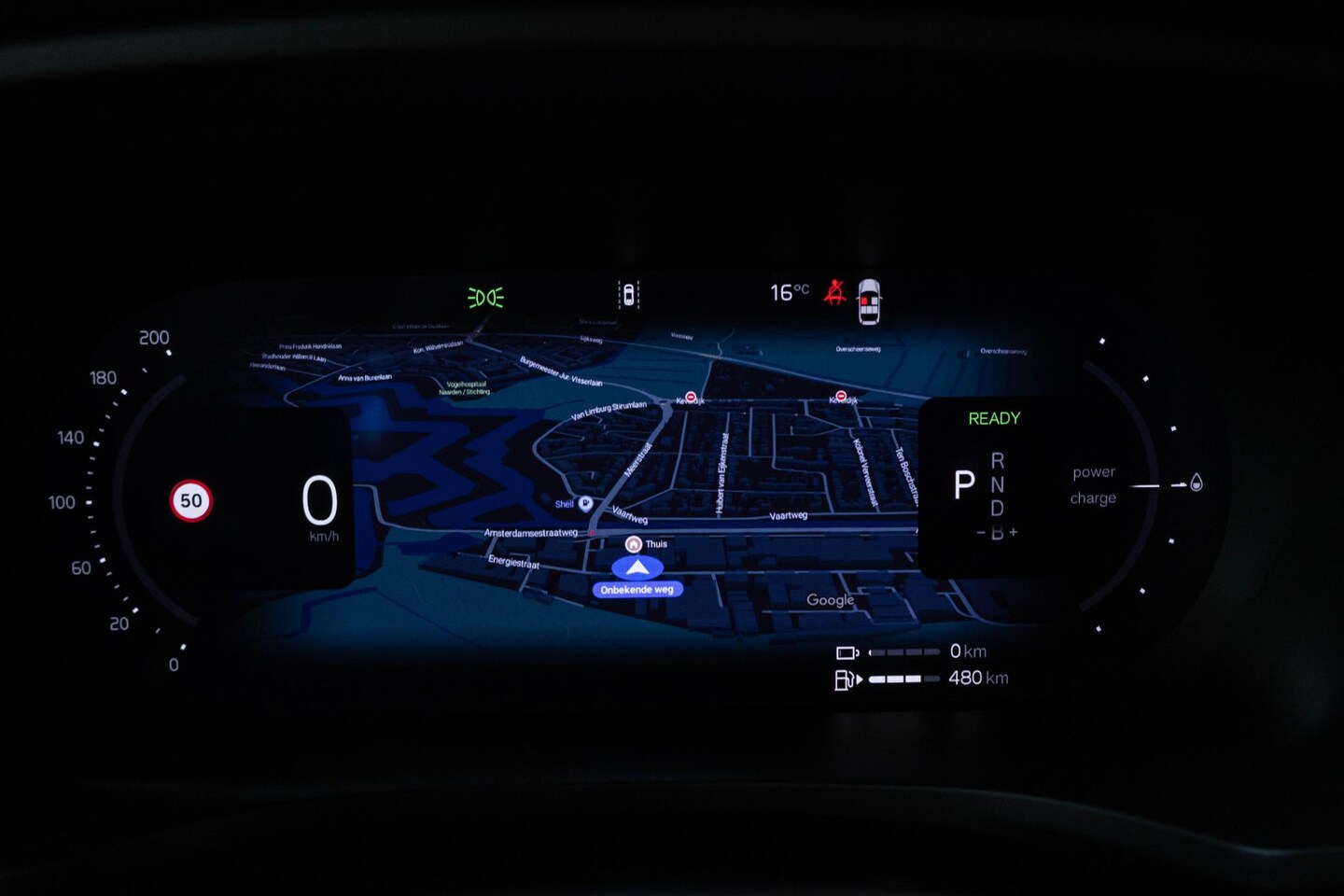This screenshot has height=896, width=1344.
Task: Select the 50 speed limit sign
Action: (191, 501)
